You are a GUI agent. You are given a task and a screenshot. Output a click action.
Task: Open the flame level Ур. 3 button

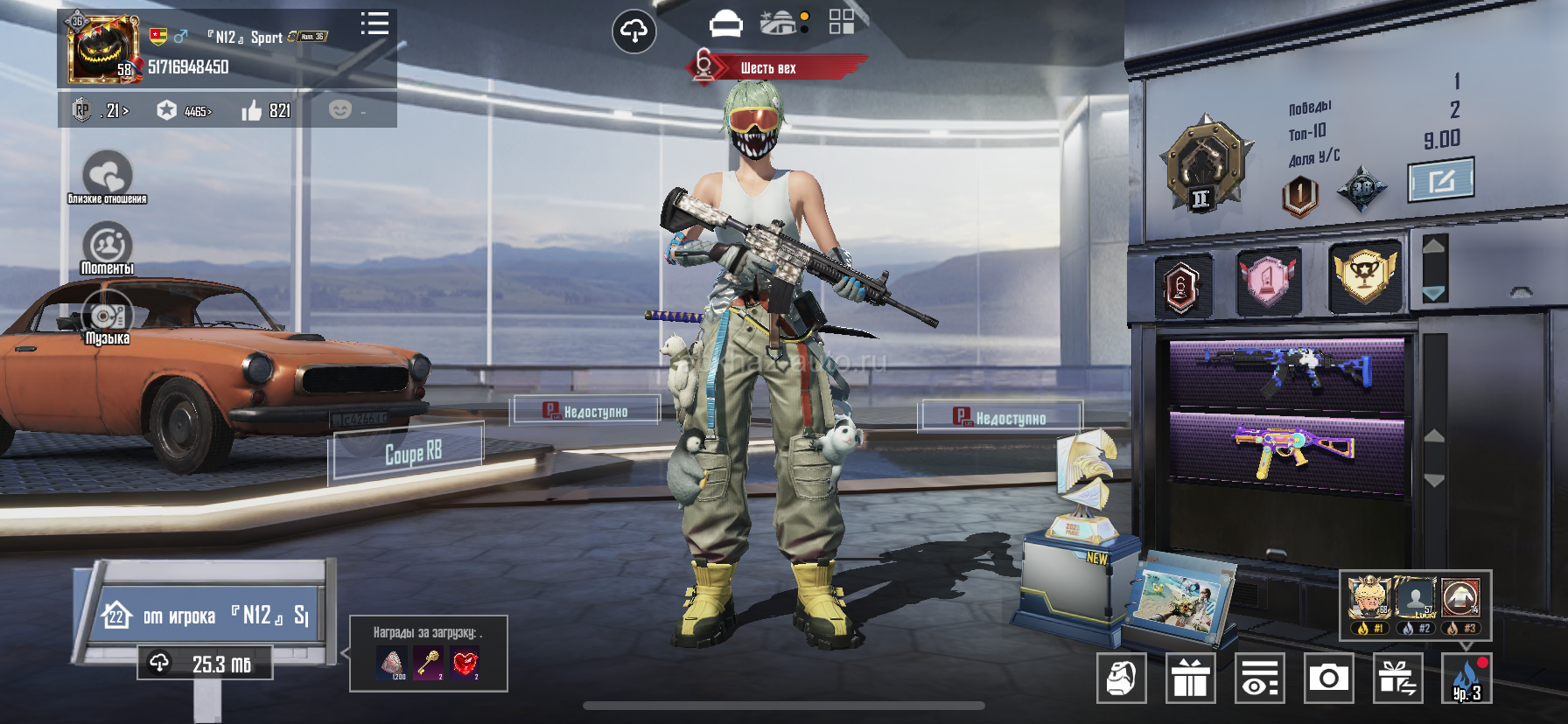1466,678
